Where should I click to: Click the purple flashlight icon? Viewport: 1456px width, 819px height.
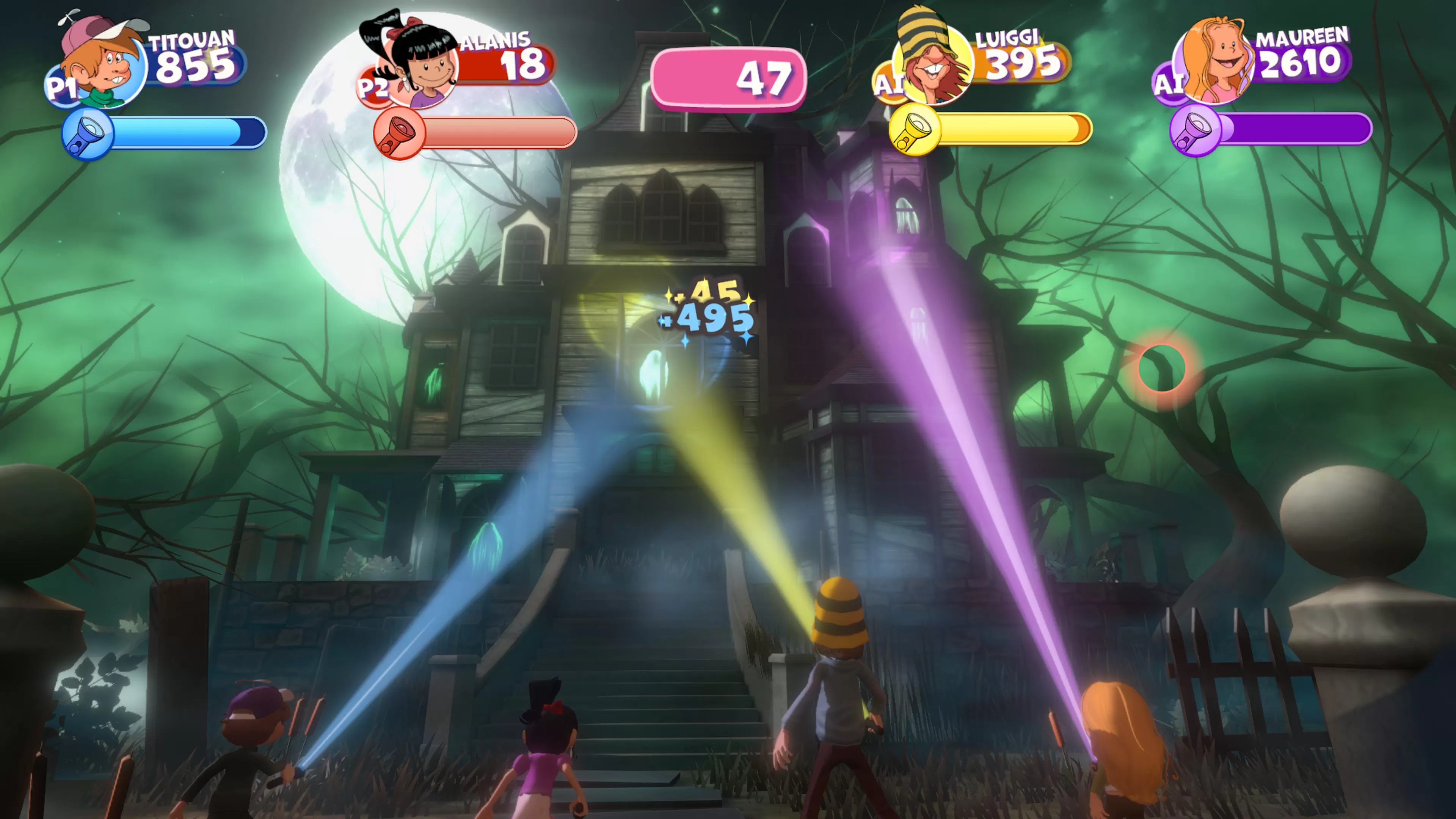(x=1195, y=130)
